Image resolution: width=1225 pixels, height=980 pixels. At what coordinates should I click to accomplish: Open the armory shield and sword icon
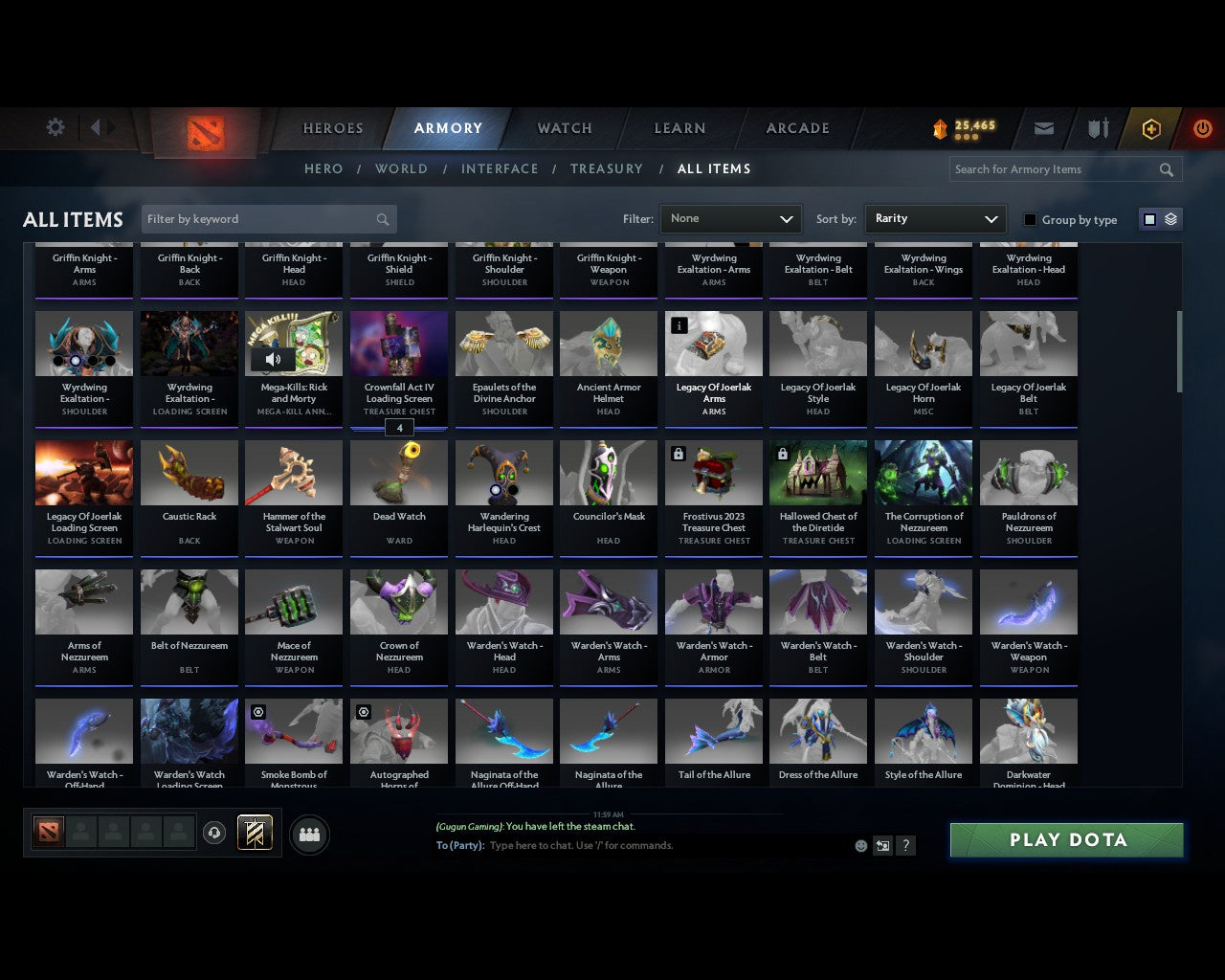coord(1097,127)
